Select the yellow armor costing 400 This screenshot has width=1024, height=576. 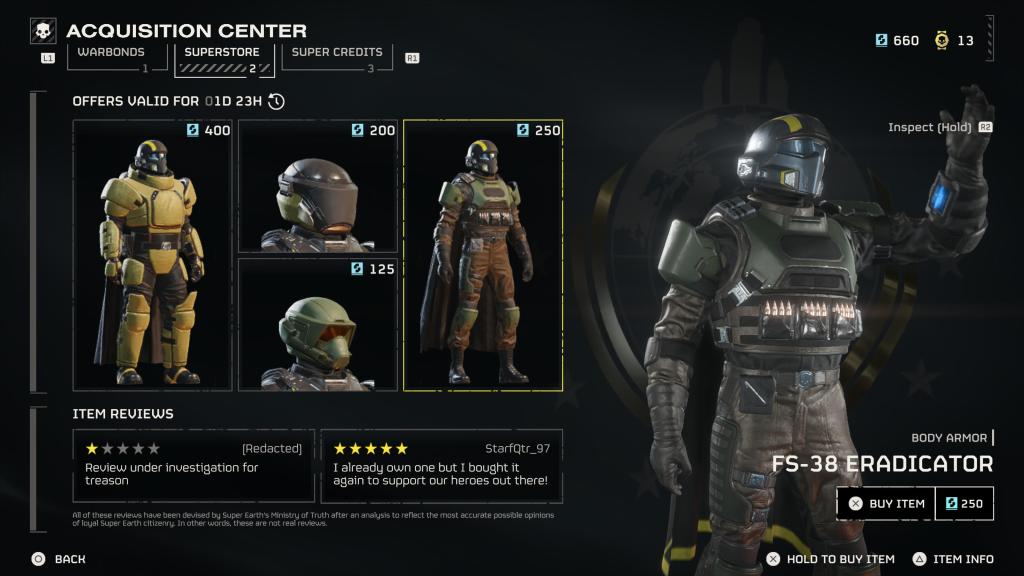click(153, 255)
